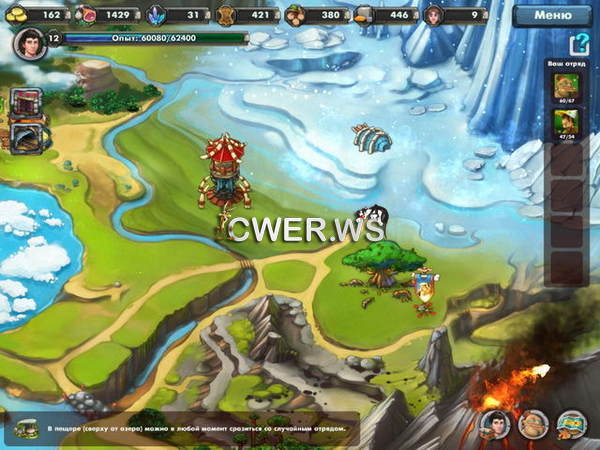Select the hero portrait beside the level

click(x=30, y=43)
